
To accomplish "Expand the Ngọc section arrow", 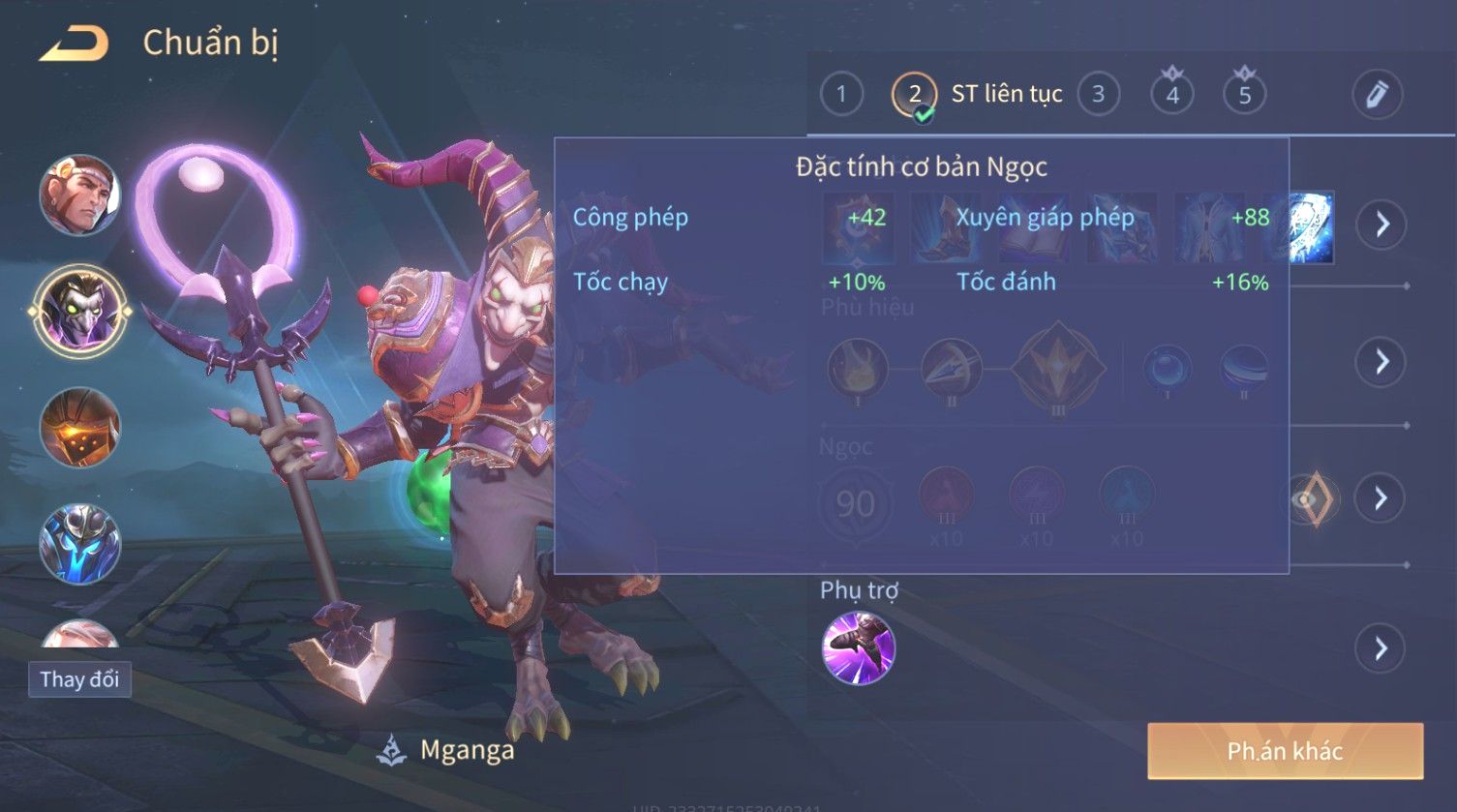I will tap(1381, 498).
